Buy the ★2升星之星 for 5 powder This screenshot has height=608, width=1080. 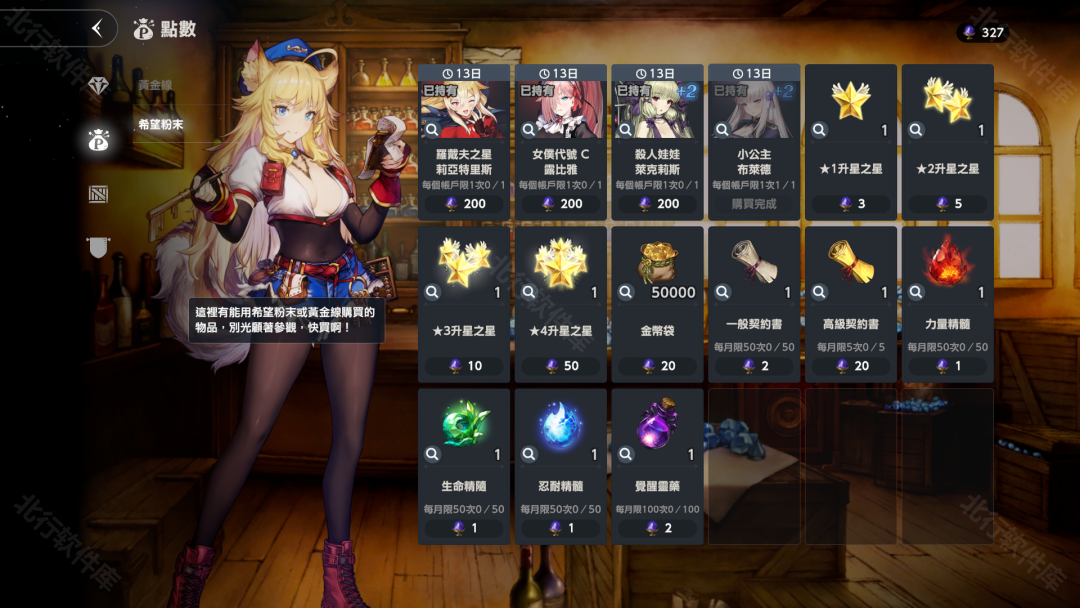948,142
